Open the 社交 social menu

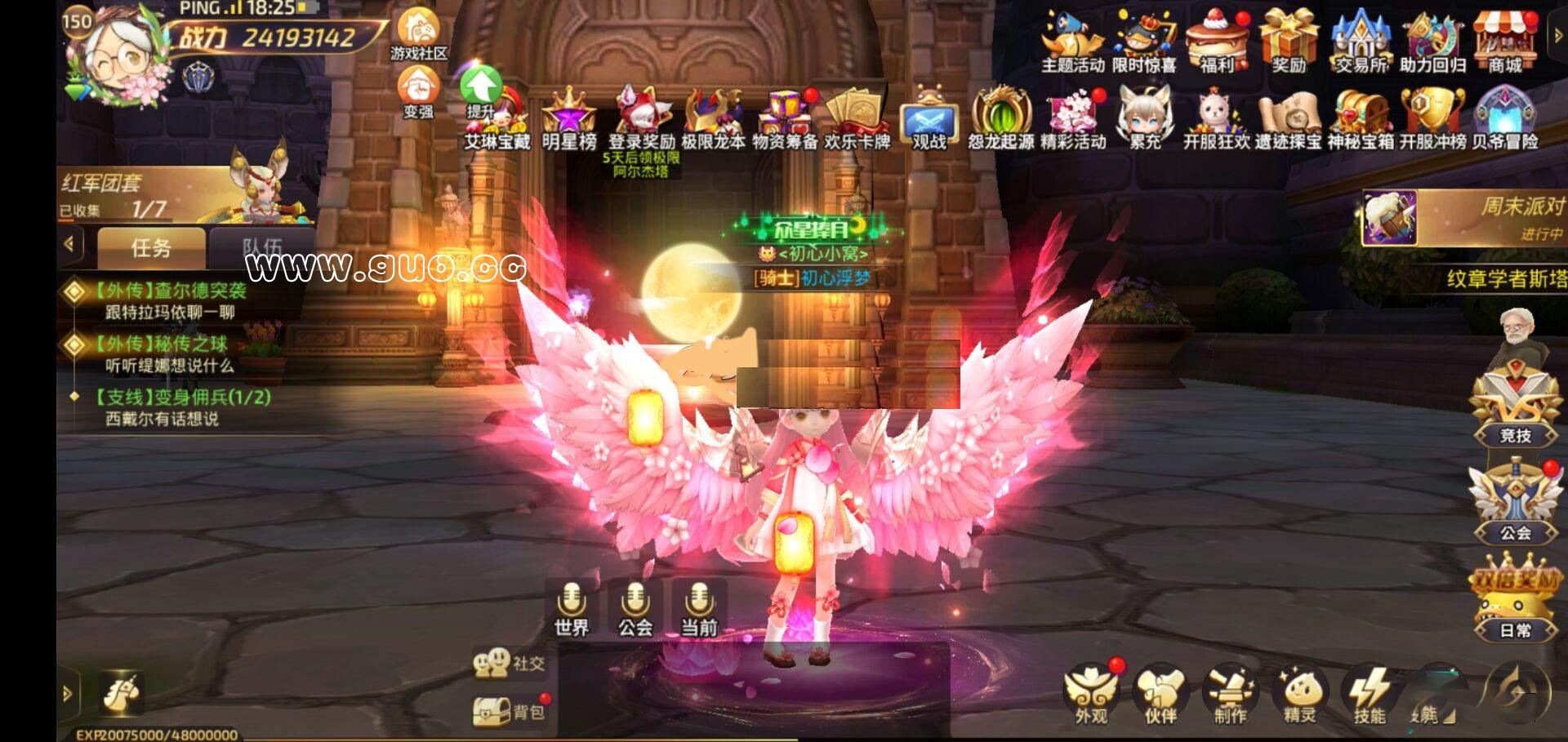tap(509, 664)
